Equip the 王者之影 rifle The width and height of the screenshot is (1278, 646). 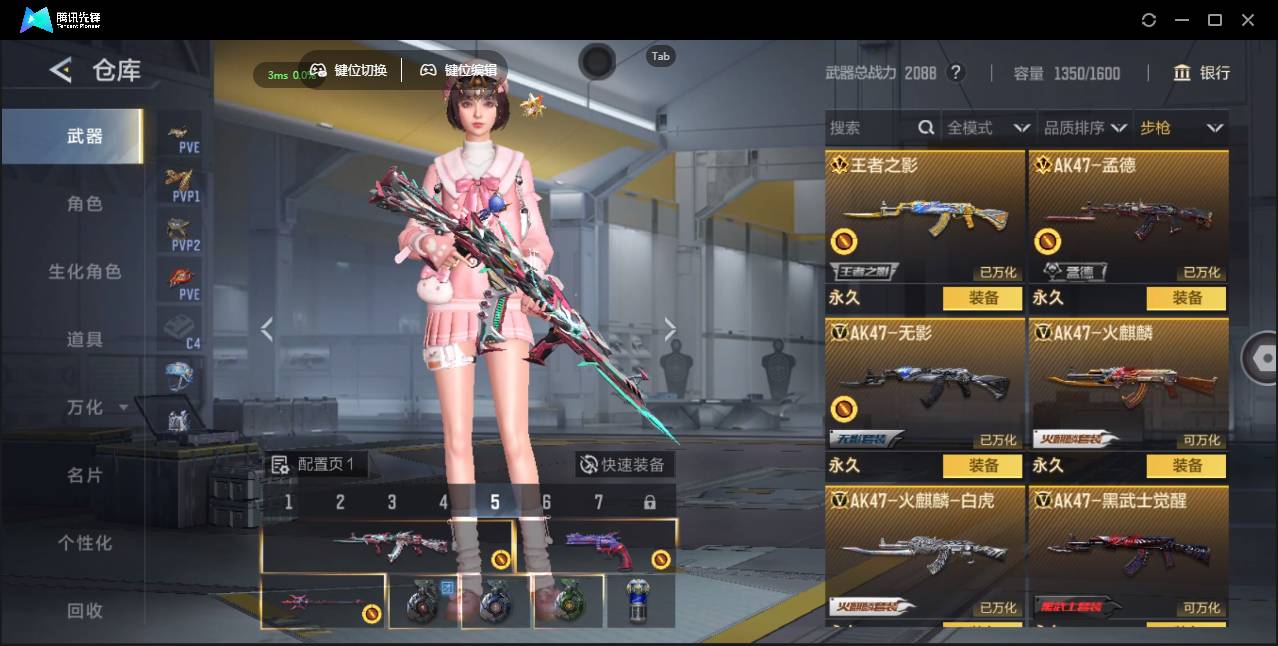click(x=983, y=298)
